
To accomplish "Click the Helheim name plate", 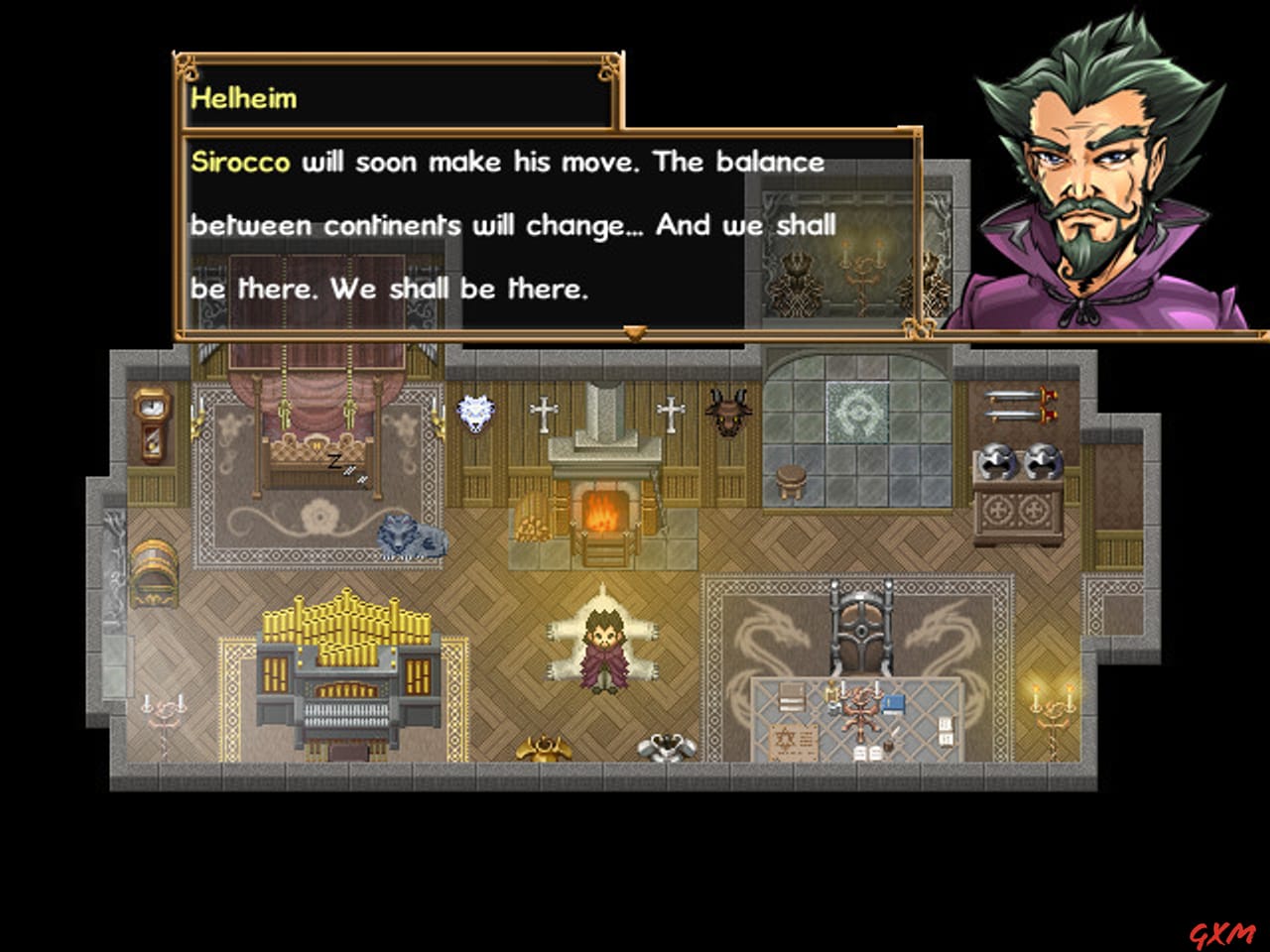I will 246,98.
